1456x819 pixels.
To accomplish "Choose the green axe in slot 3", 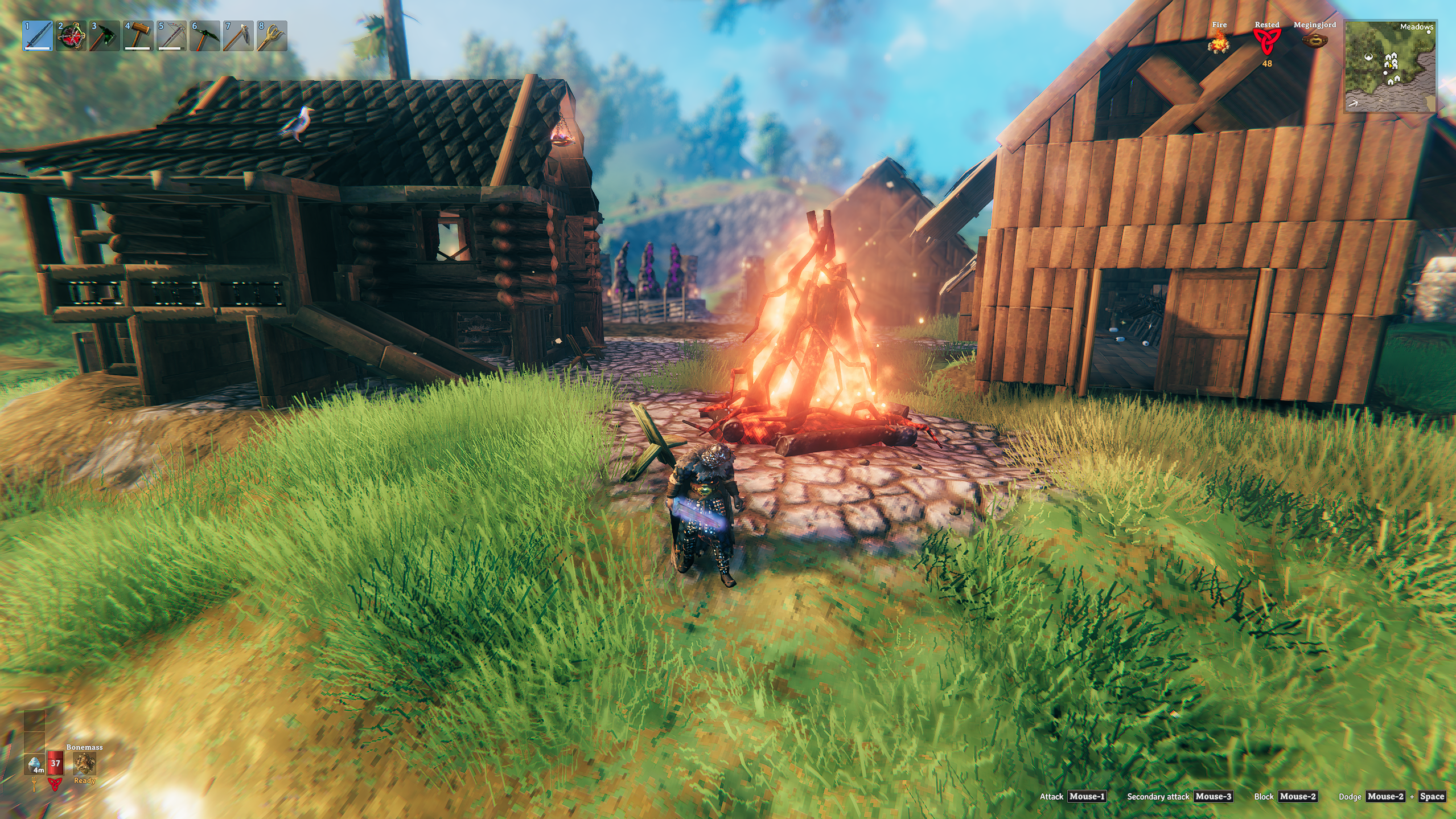I will pyautogui.click(x=105, y=36).
